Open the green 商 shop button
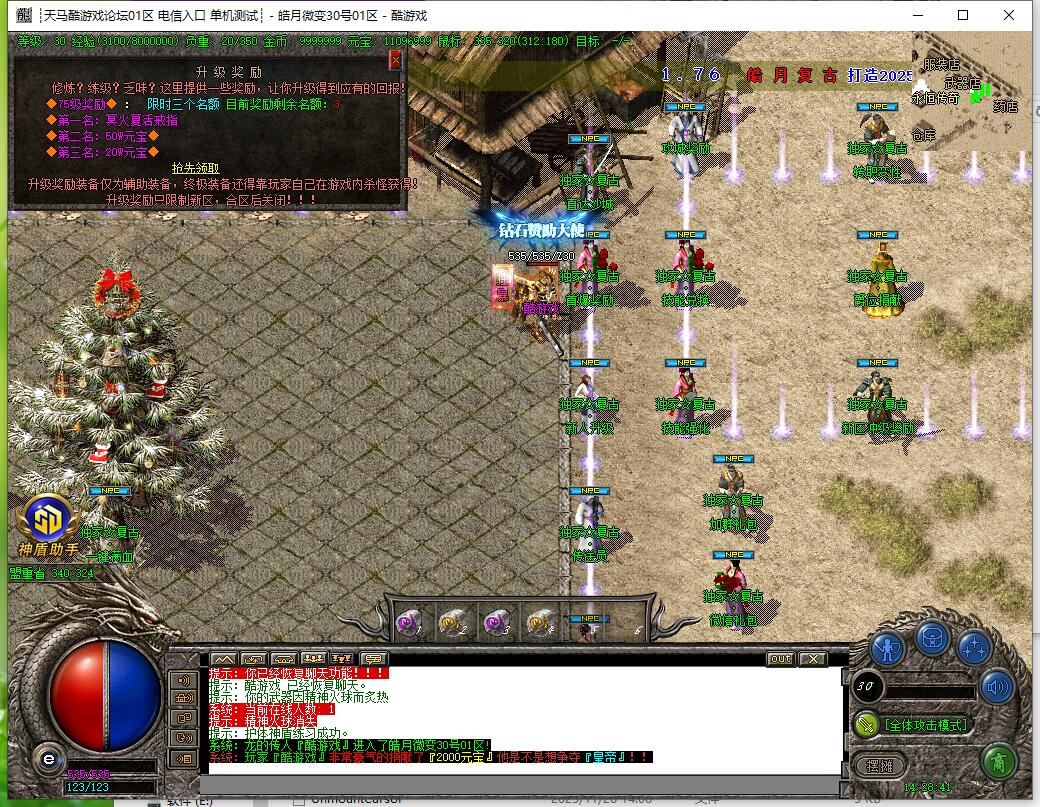Screen dimensions: 1040x807 998,763
